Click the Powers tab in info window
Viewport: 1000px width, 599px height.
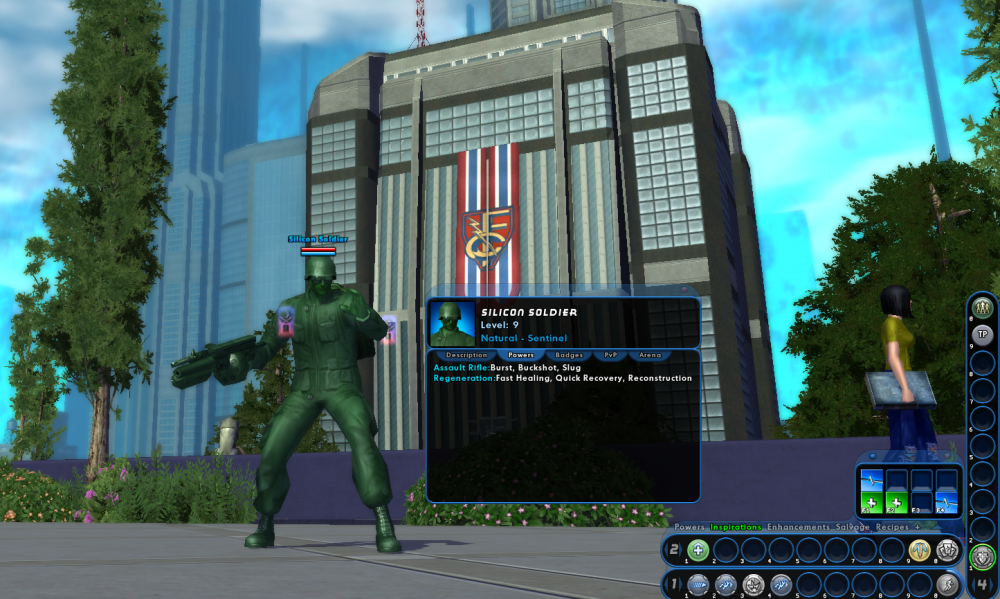(x=520, y=355)
